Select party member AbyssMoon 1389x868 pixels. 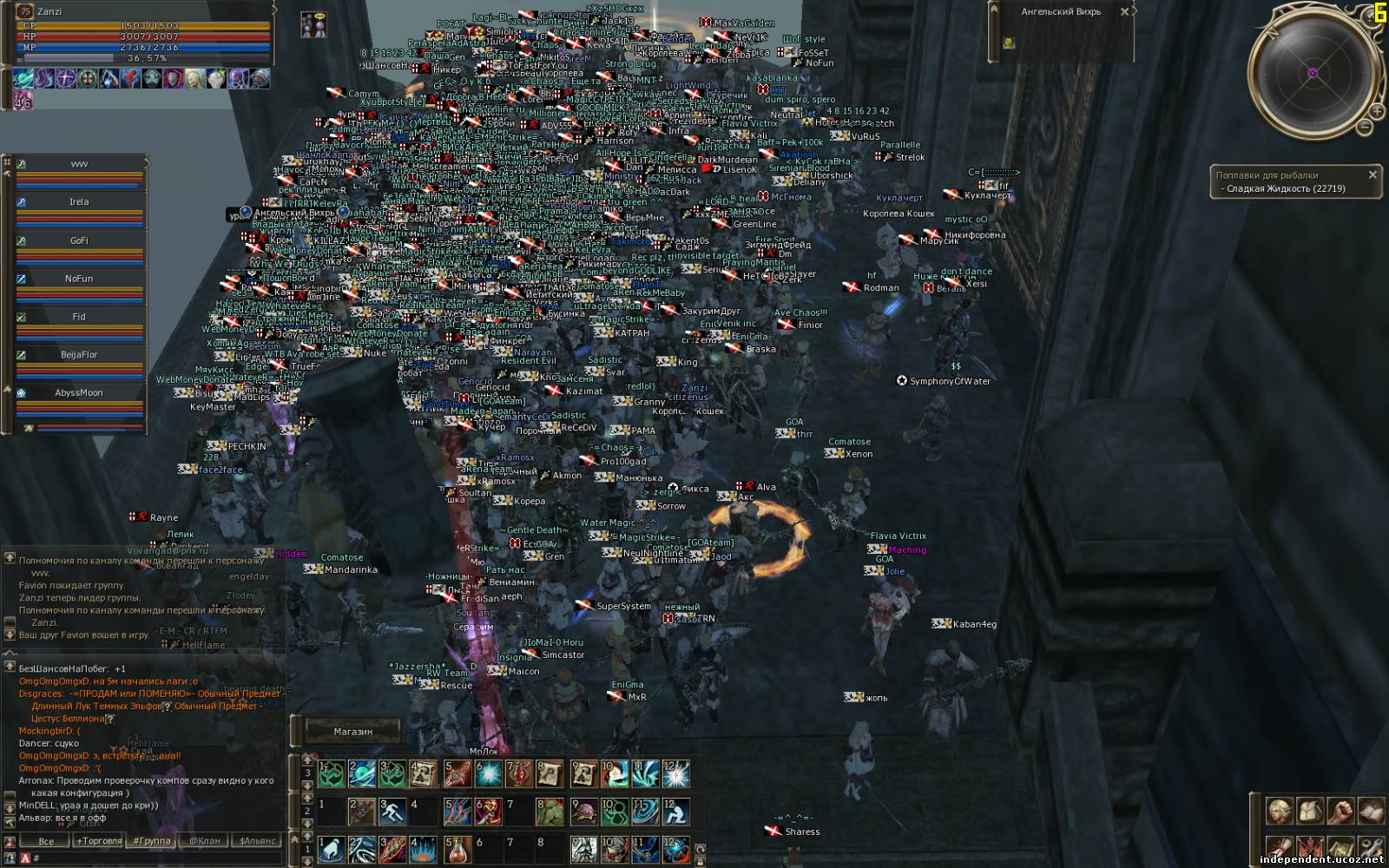pyautogui.click(x=79, y=392)
